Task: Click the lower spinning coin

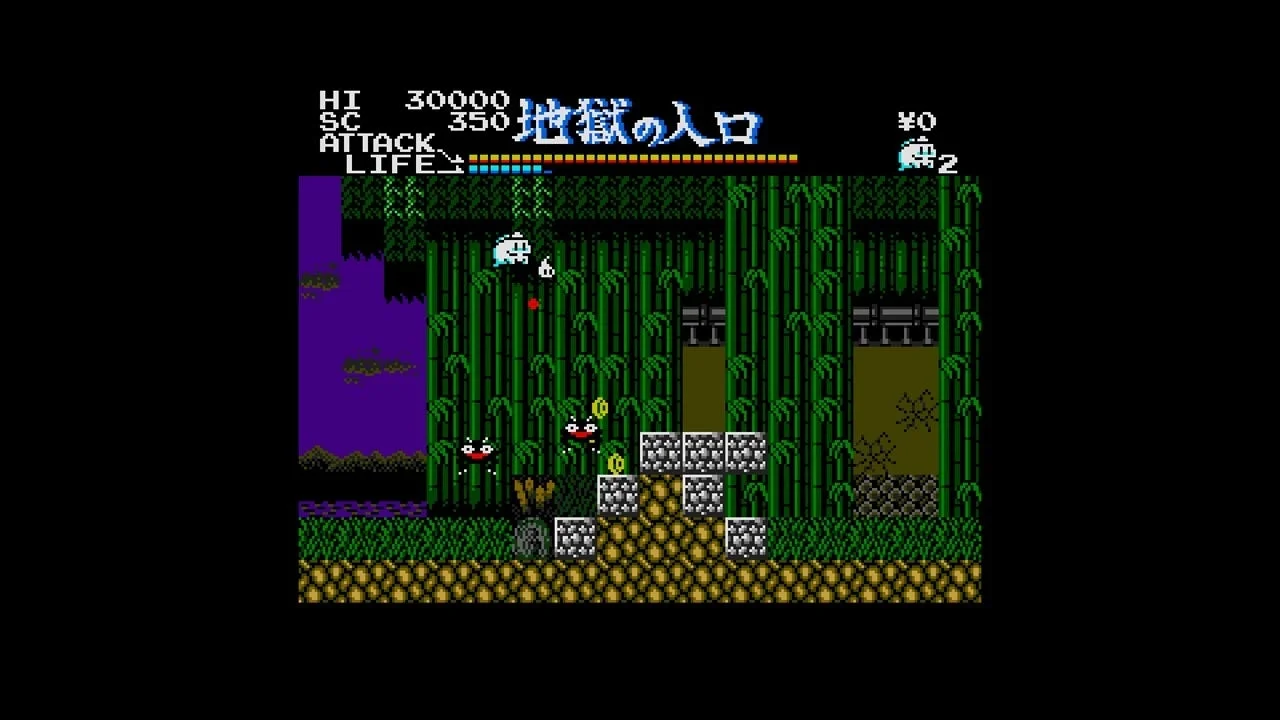Action: [x=615, y=463]
